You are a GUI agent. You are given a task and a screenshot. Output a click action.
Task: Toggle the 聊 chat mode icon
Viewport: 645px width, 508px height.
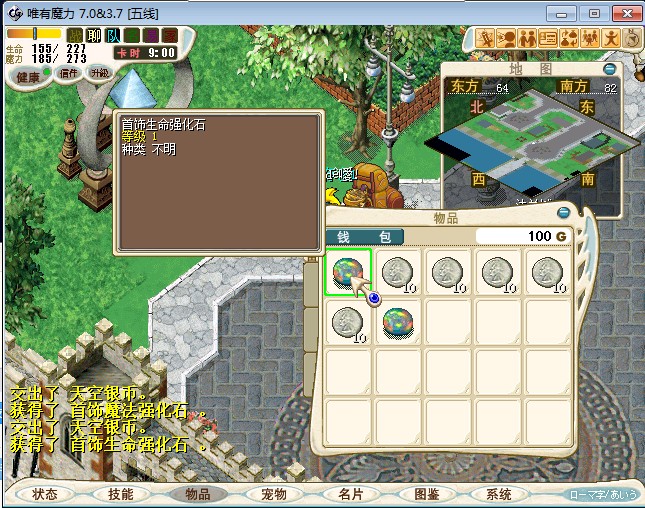(94, 36)
